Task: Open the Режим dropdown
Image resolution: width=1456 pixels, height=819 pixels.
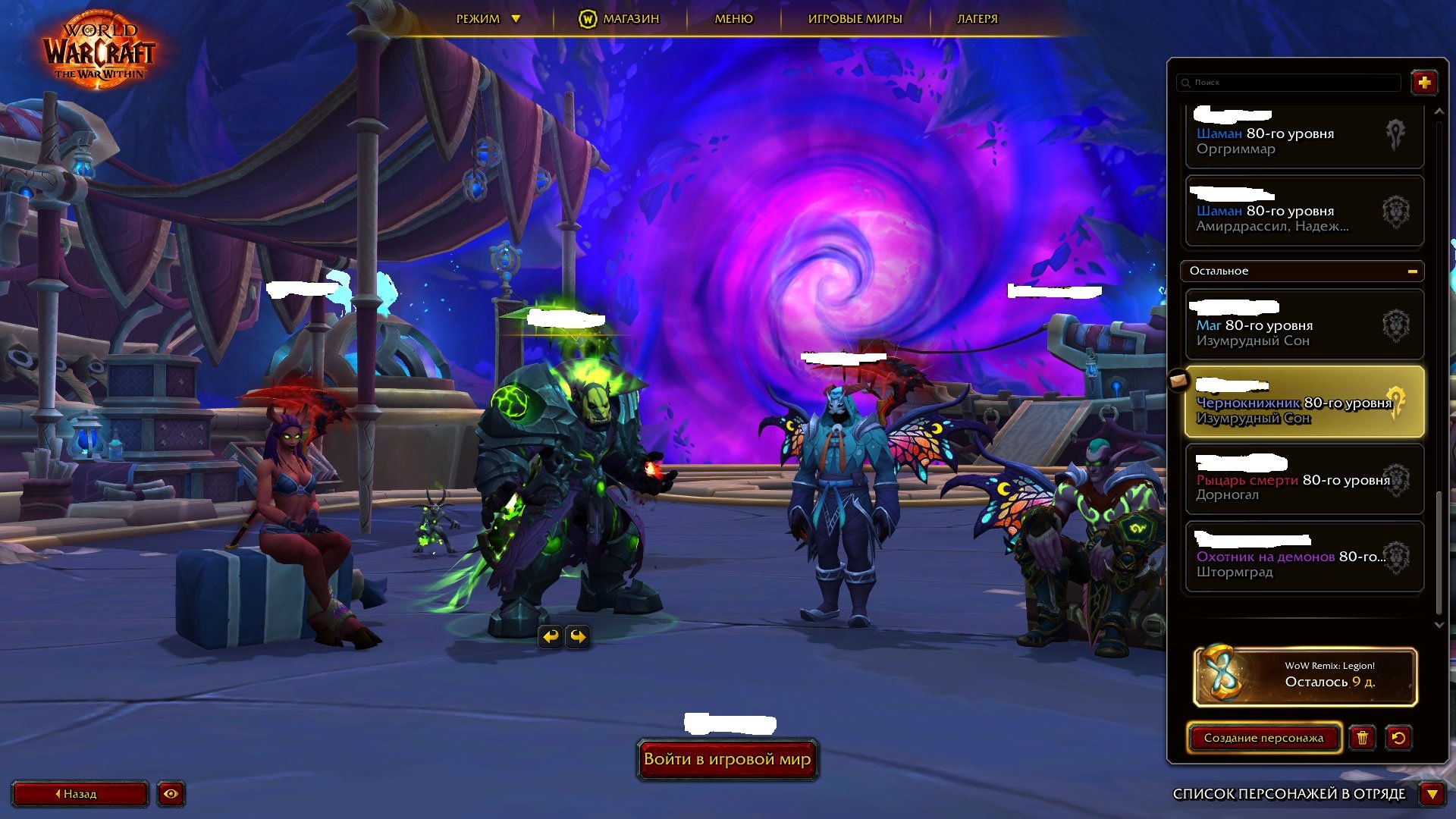Action: pyautogui.click(x=488, y=19)
